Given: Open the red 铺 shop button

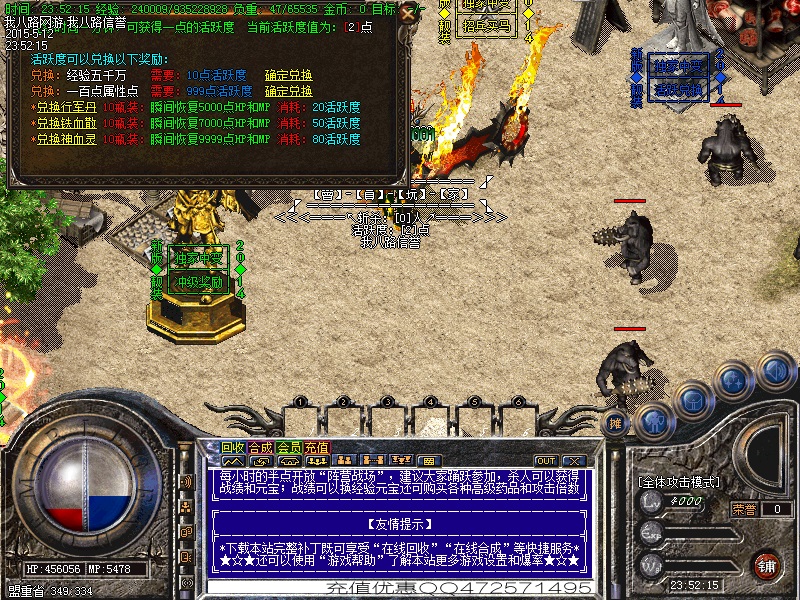Looking at the screenshot, I should point(767,564).
